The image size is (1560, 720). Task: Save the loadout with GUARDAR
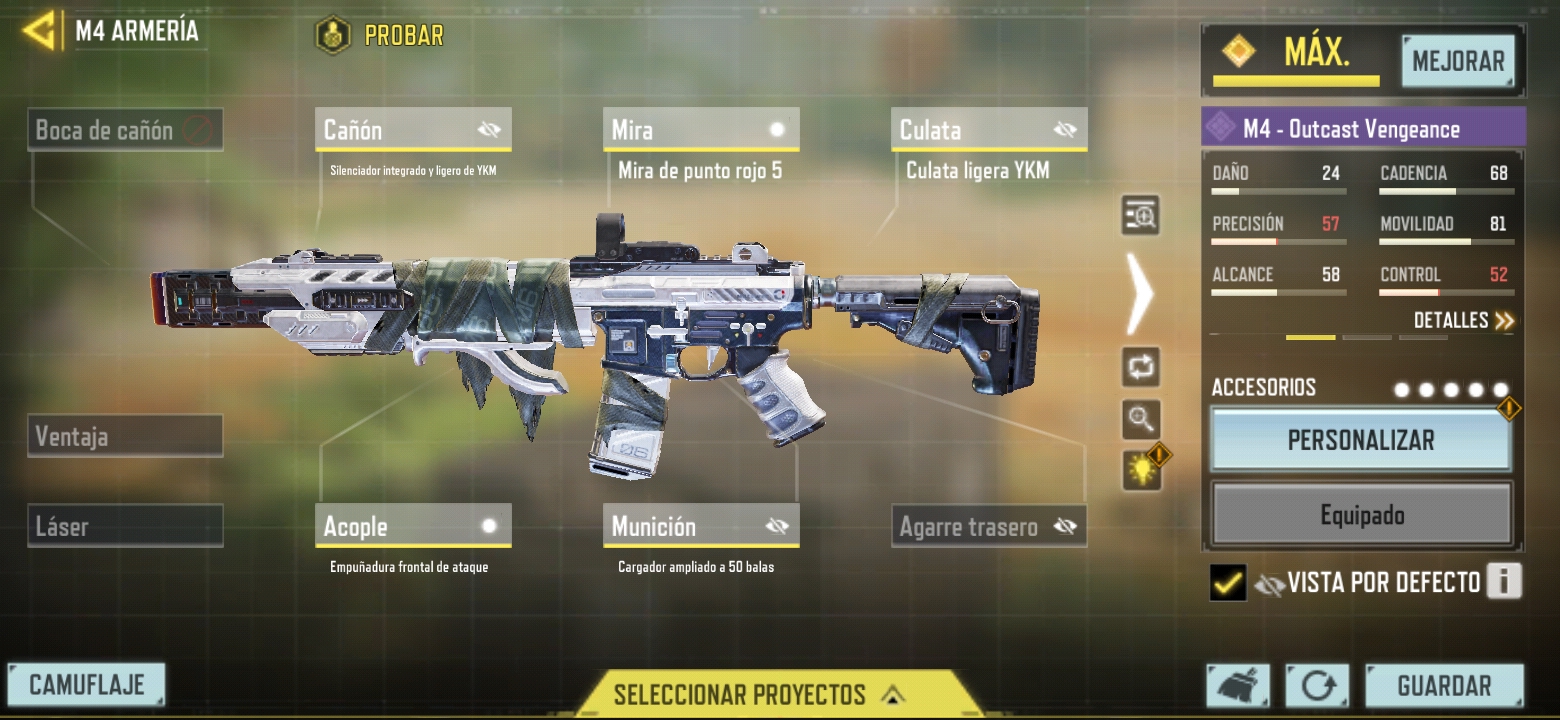pos(1444,686)
